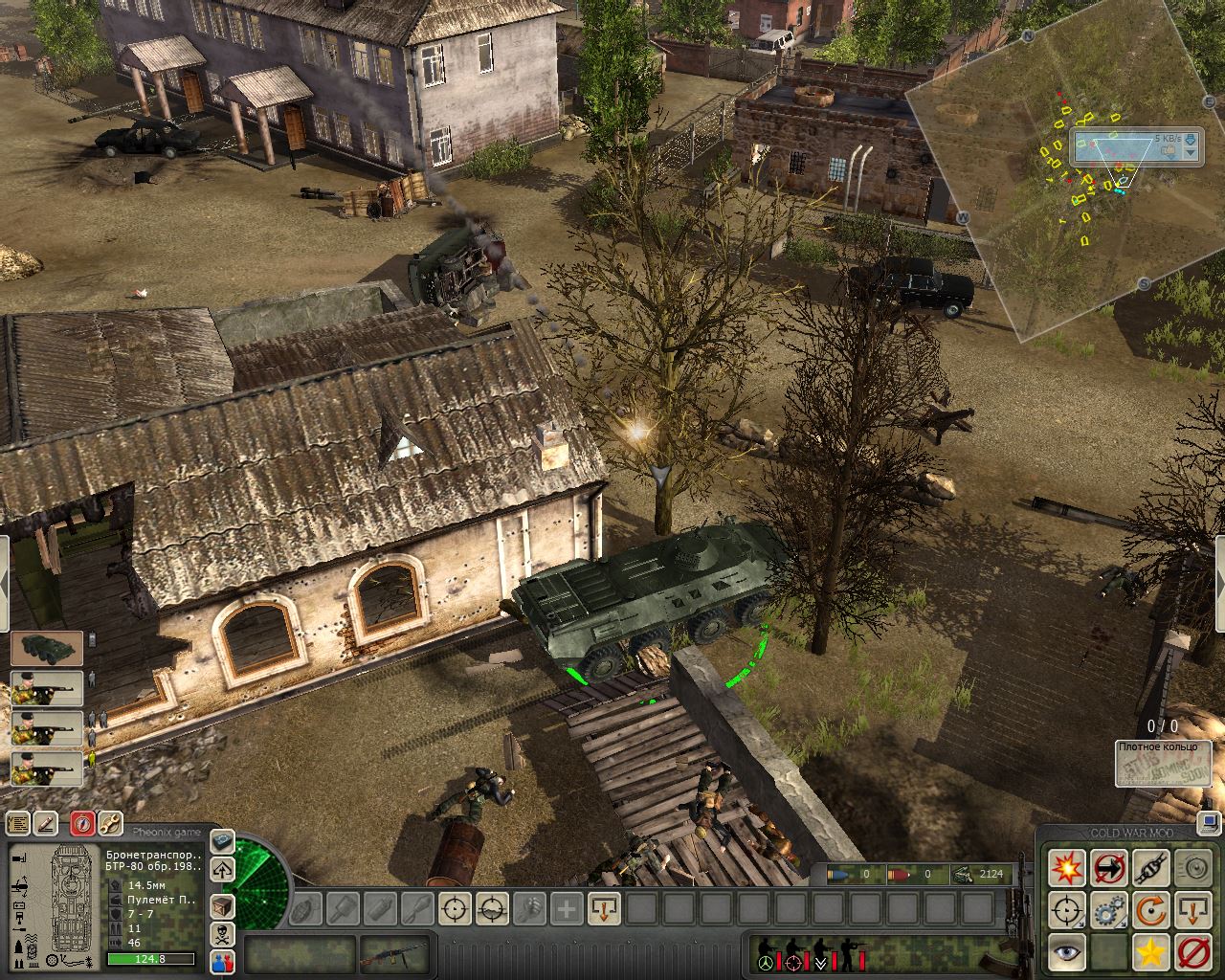
Task: Select the chain link command
Action: point(1150,868)
